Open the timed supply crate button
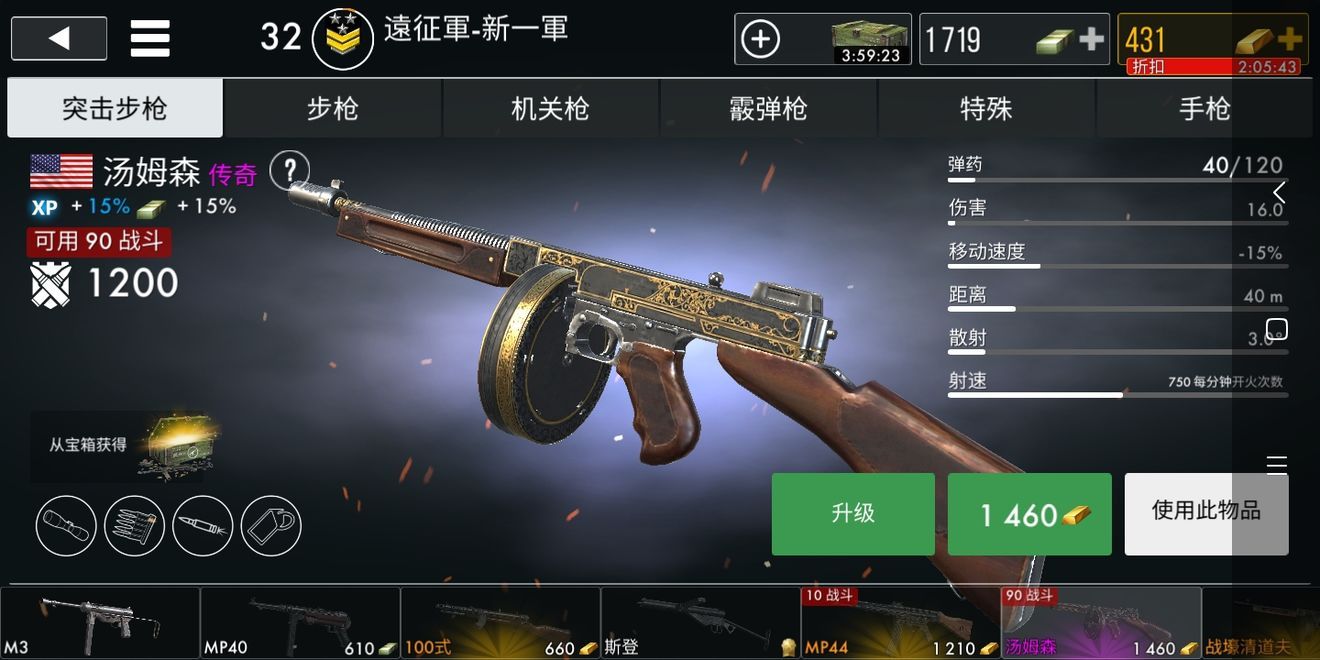Viewport: 1320px width, 660px height. [x=822, y=39]
